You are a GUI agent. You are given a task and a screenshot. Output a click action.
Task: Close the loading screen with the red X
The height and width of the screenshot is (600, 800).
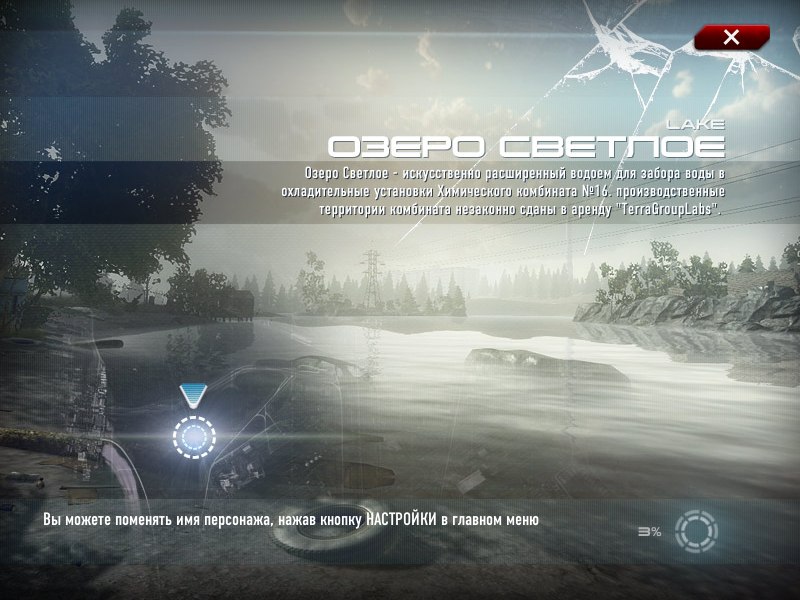[x=731, y=37]
